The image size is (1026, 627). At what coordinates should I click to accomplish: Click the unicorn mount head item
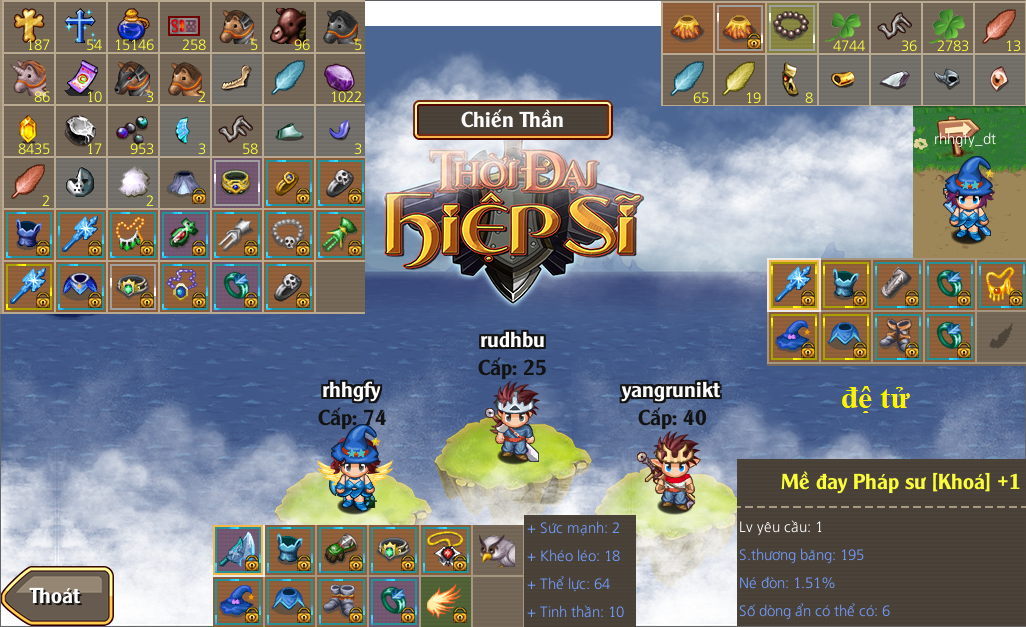click(30, 79)
